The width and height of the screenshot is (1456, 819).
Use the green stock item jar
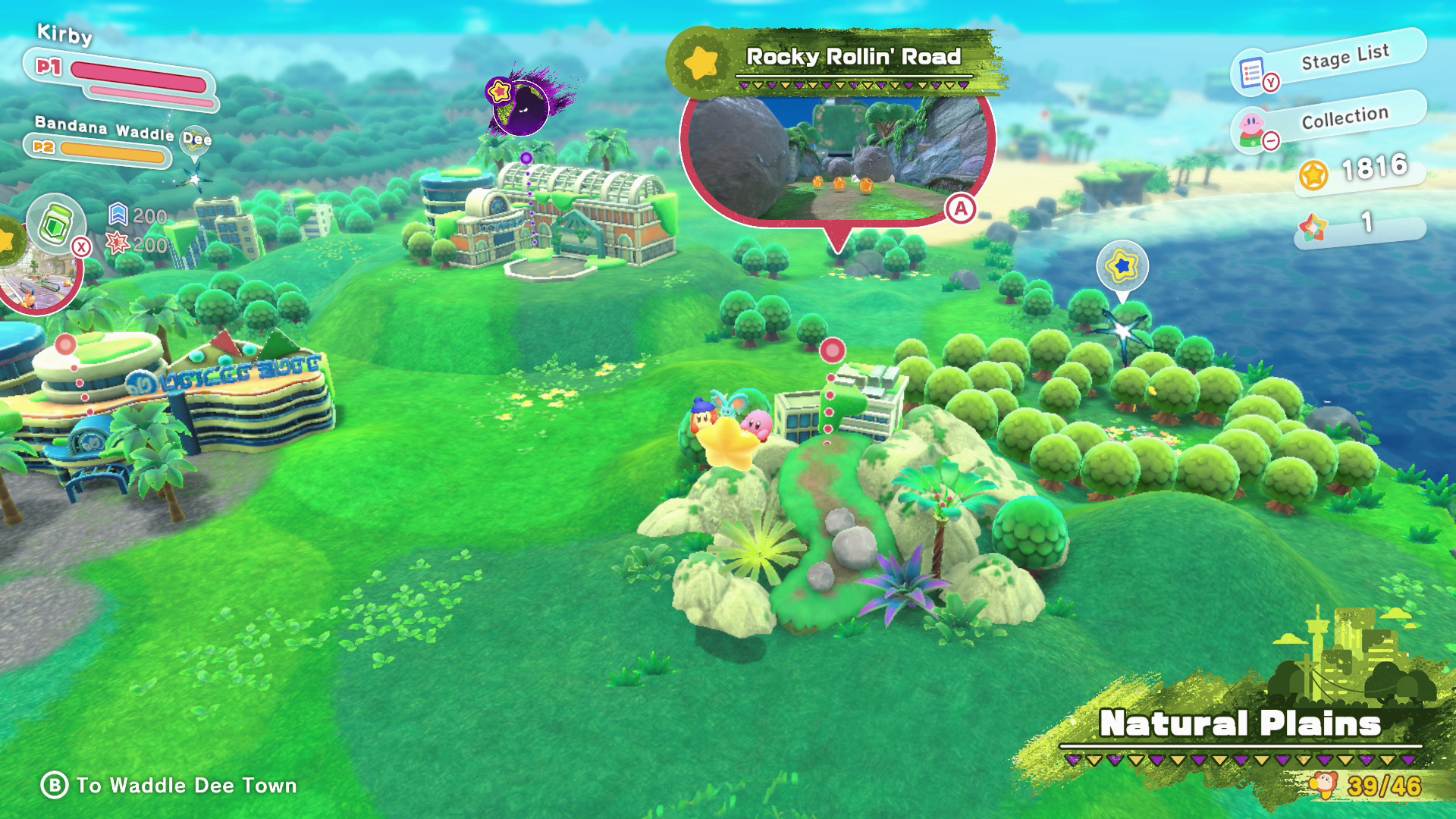56,224
